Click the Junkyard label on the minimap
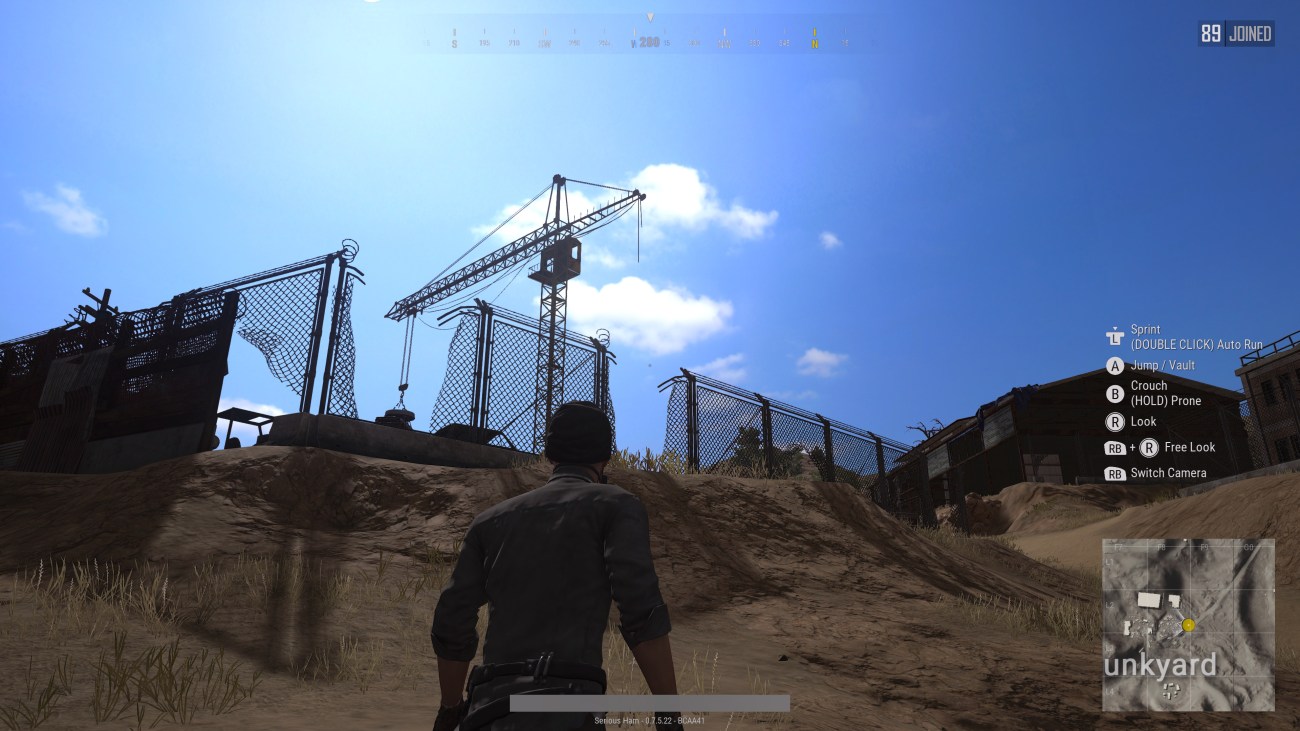Screen dimensions: 1300x731 (x=1162, y=664)
